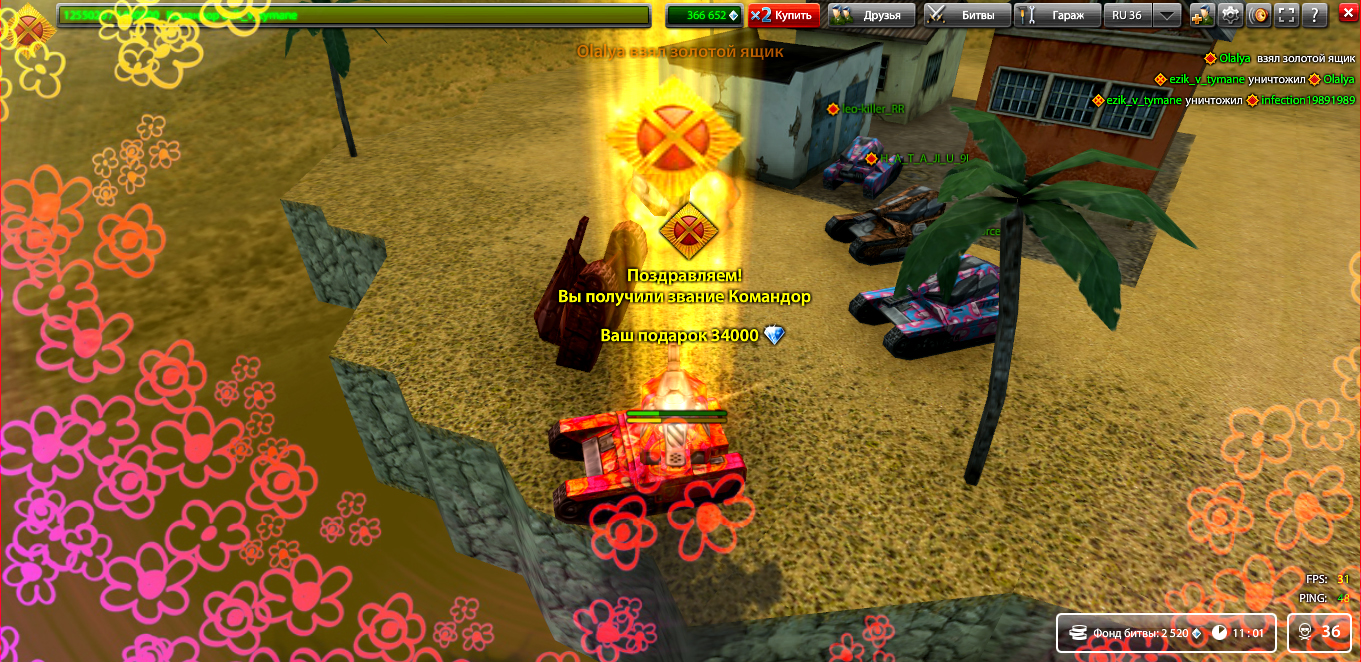Click the crystal balance 366 652
Viewport: 1361px width, 662px height.
704,15
